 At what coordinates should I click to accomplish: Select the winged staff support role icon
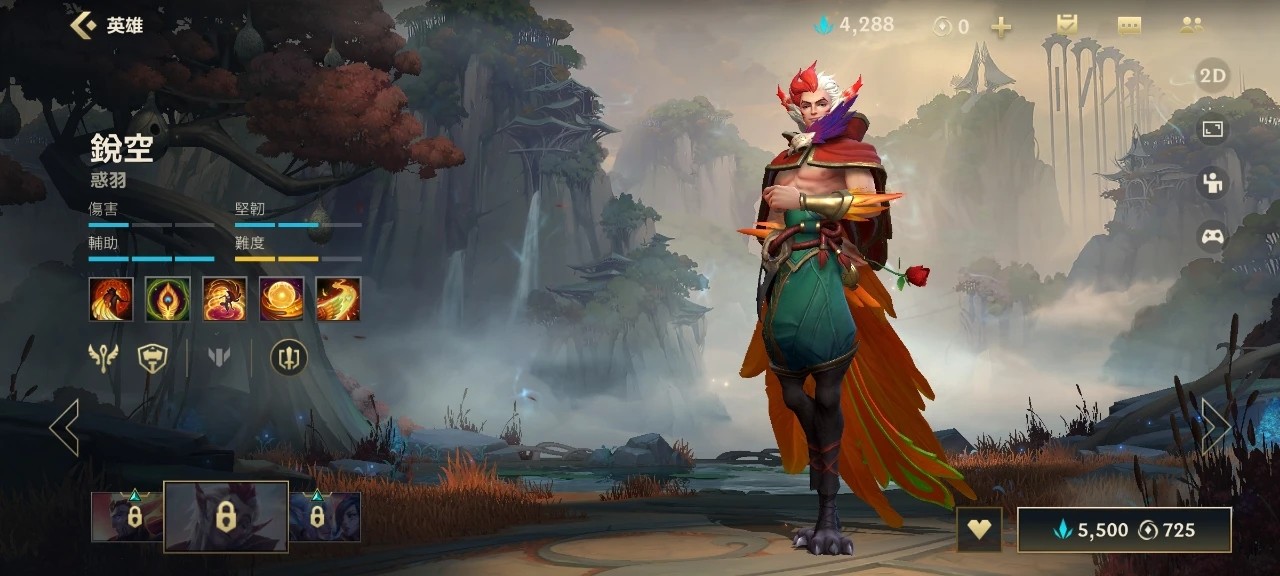(x=103, y=357)
